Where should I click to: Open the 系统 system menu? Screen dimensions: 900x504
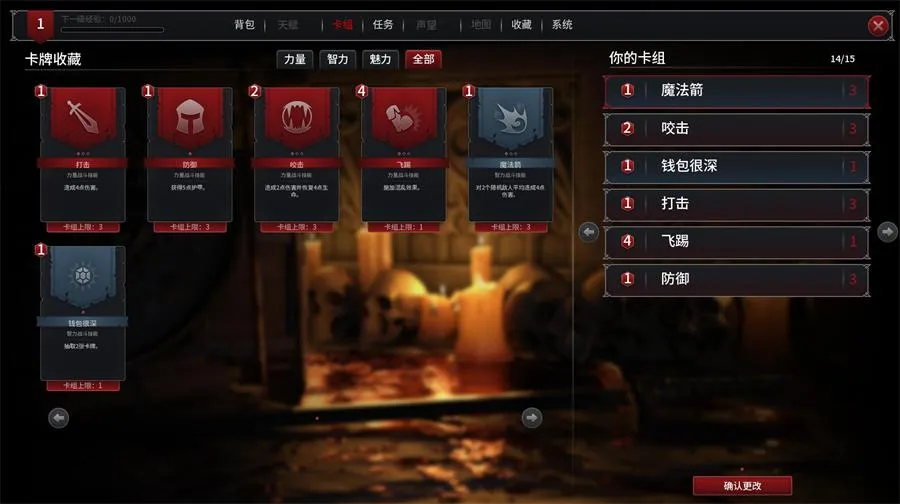562,25
